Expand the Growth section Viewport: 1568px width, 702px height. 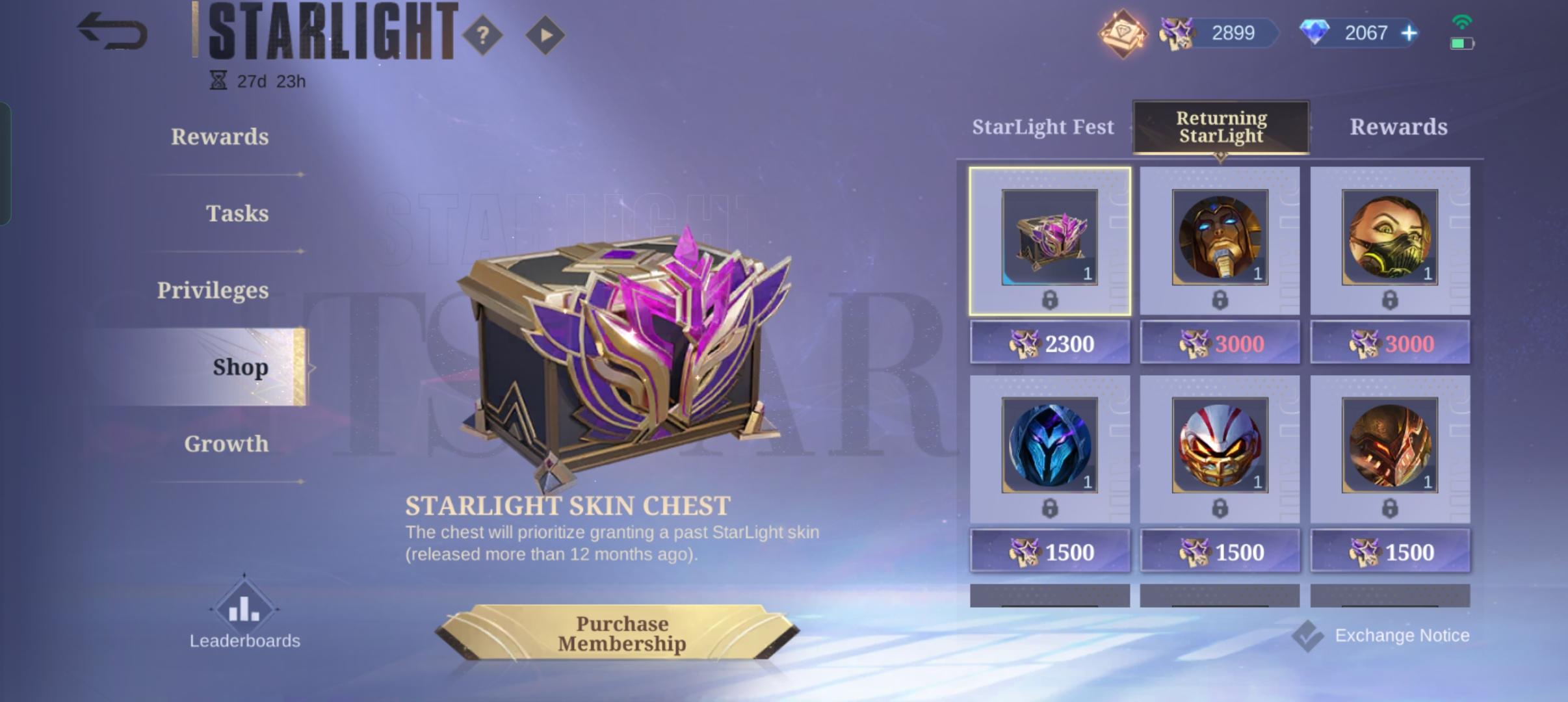point(225,444)
